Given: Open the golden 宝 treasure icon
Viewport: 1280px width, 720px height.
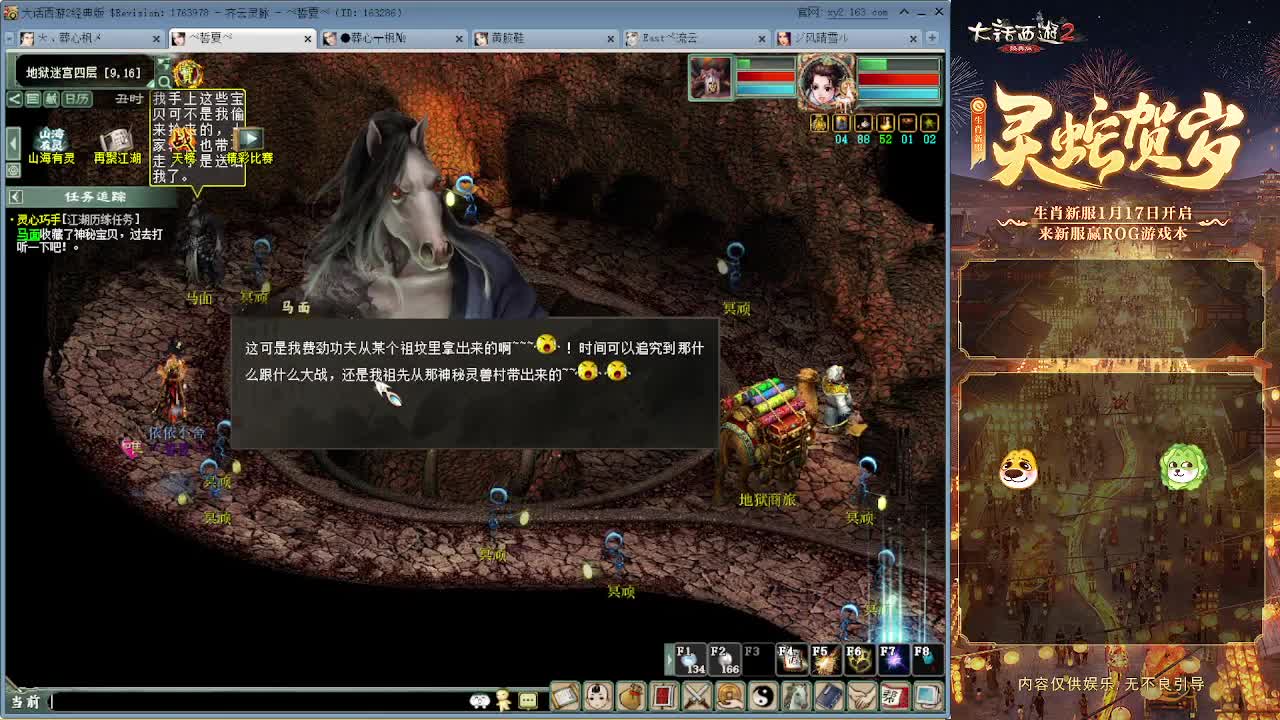Looking at the screenshot, I should 190,75.
